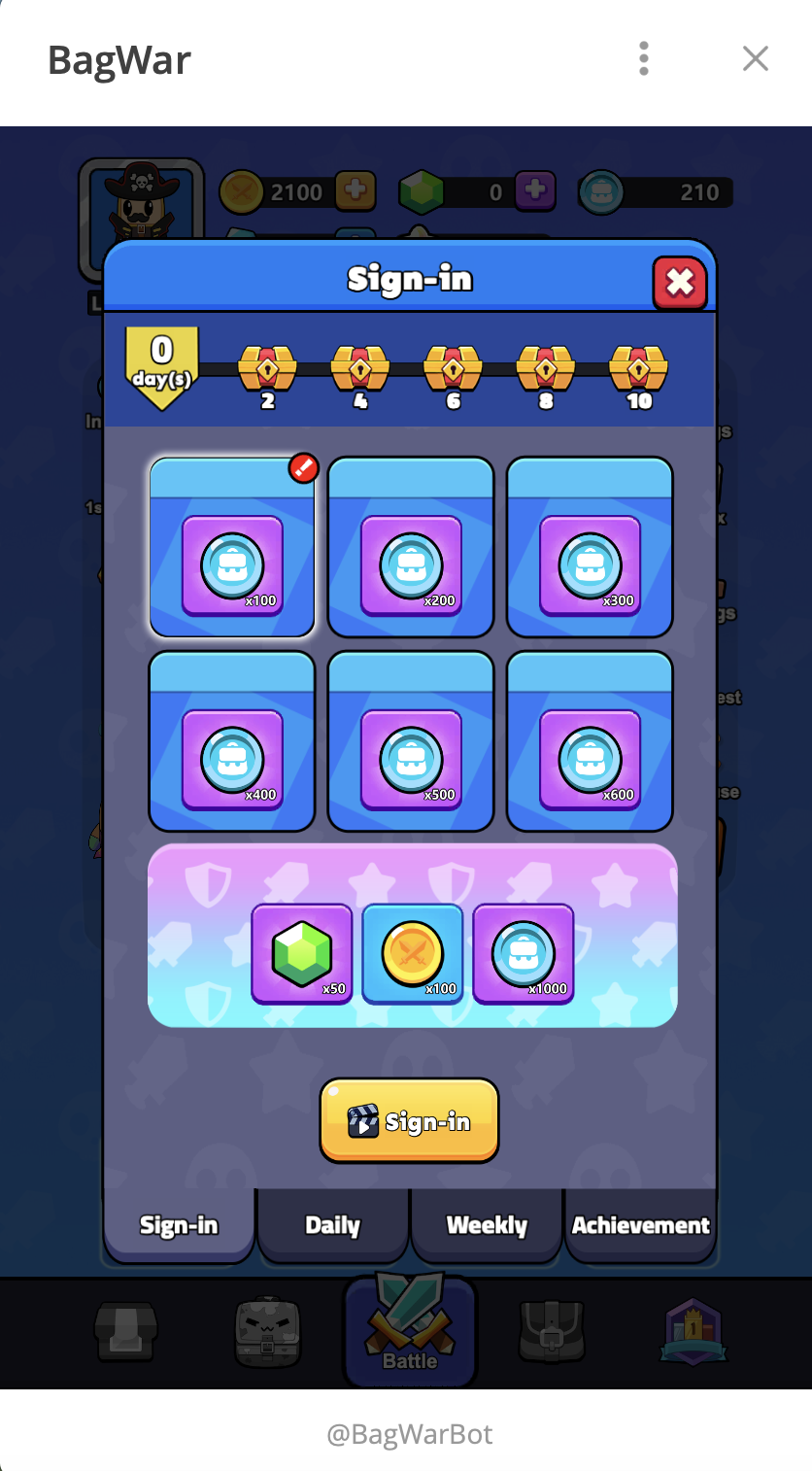The height and width of the screenshot is (1471, 812).
Task: Close the BagWar mini app window
Action: click(x=755, y=59)
